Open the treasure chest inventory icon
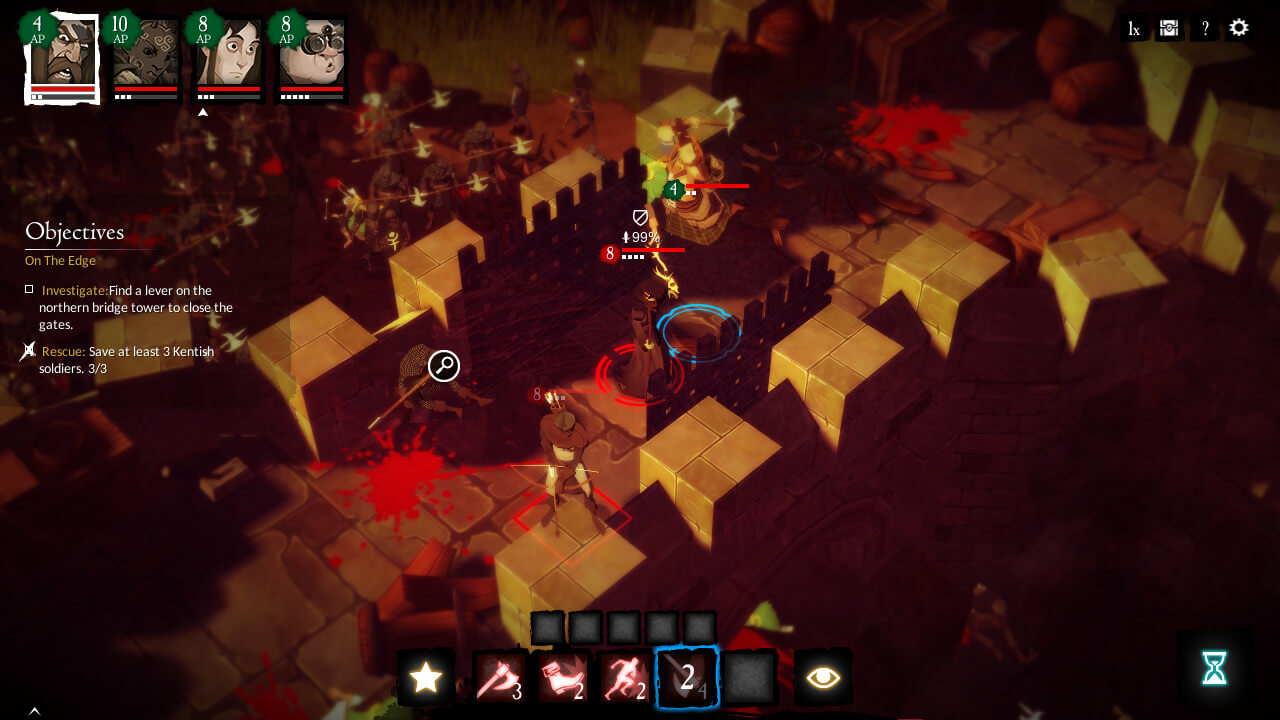Screen dimensions: 1280x720 (1168, 27)
